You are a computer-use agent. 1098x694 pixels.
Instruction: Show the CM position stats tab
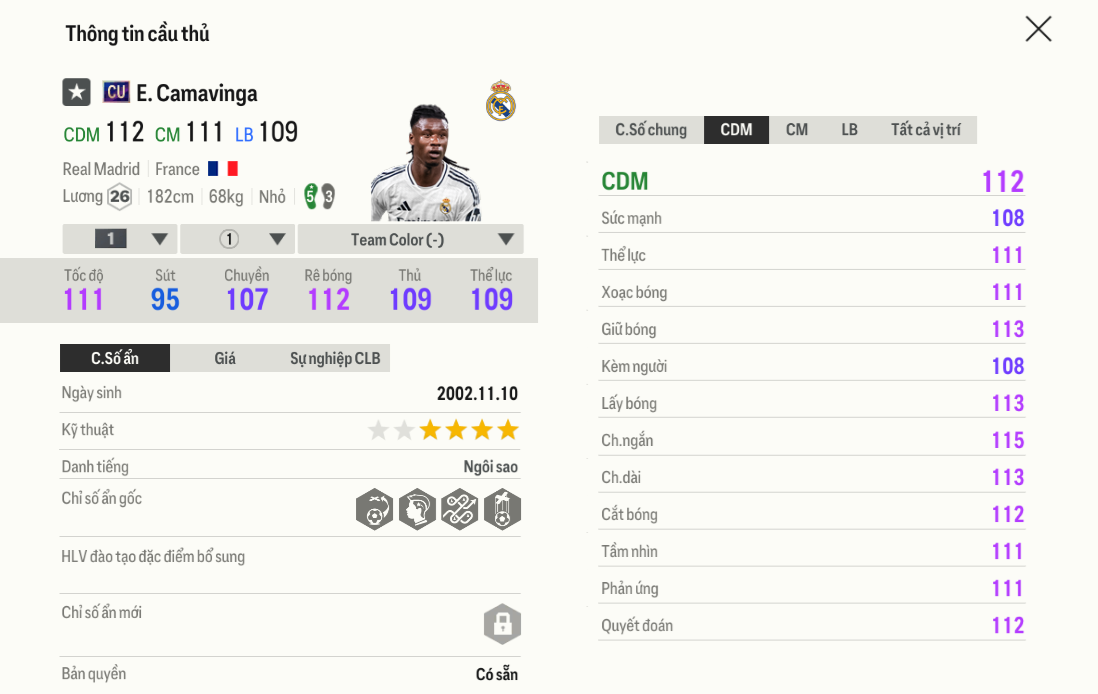[x=797, y=130]
